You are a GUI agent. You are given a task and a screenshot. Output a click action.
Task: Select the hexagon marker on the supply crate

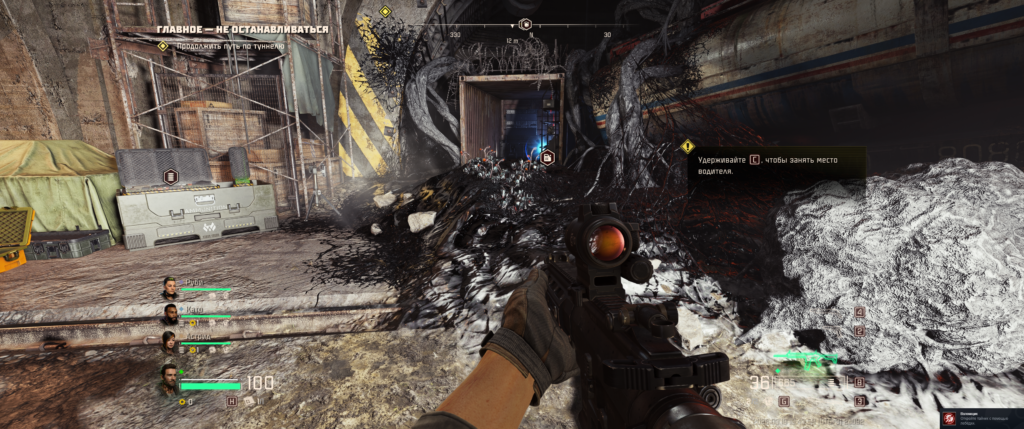tap(171, 178)
